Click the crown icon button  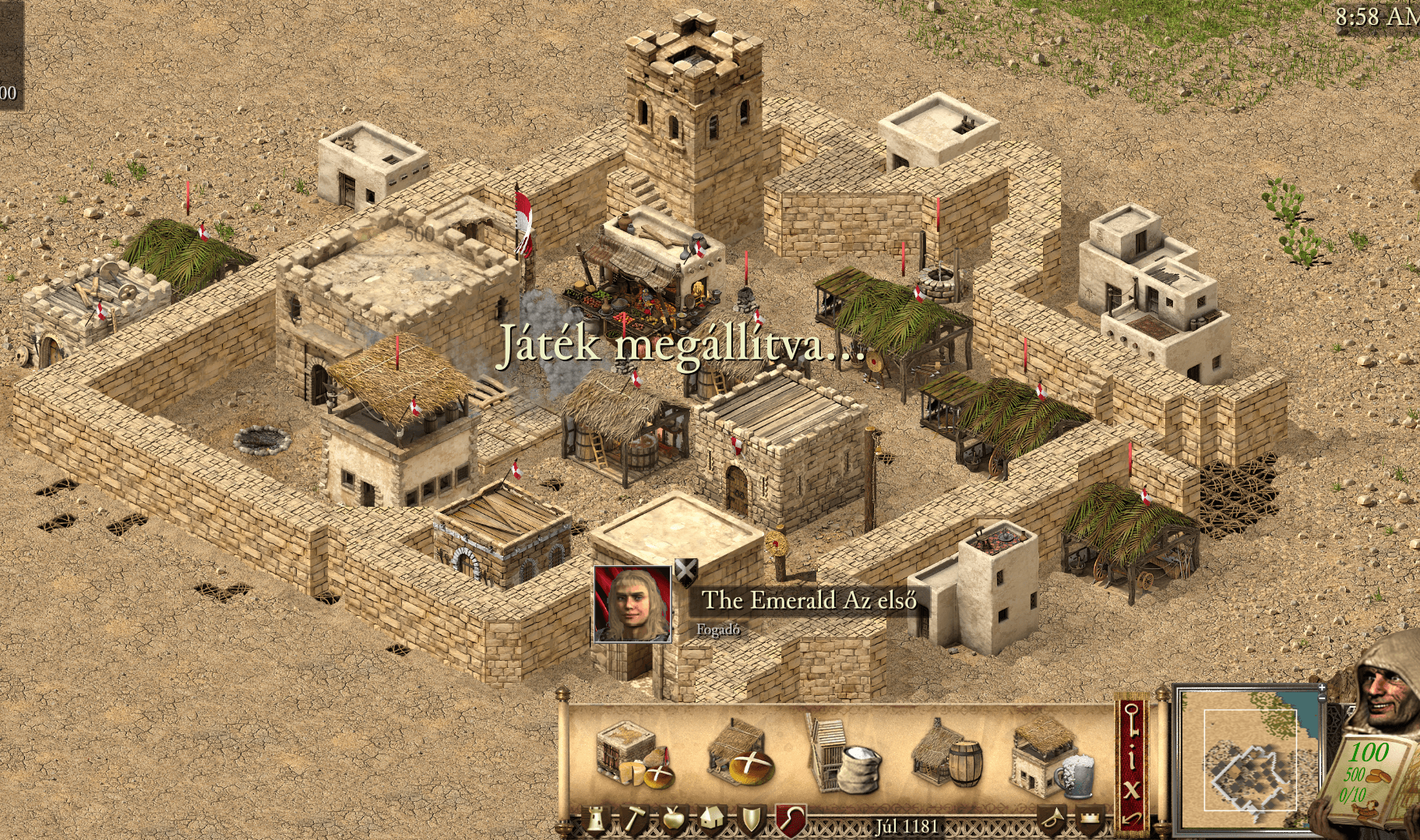pos(1091,821)
